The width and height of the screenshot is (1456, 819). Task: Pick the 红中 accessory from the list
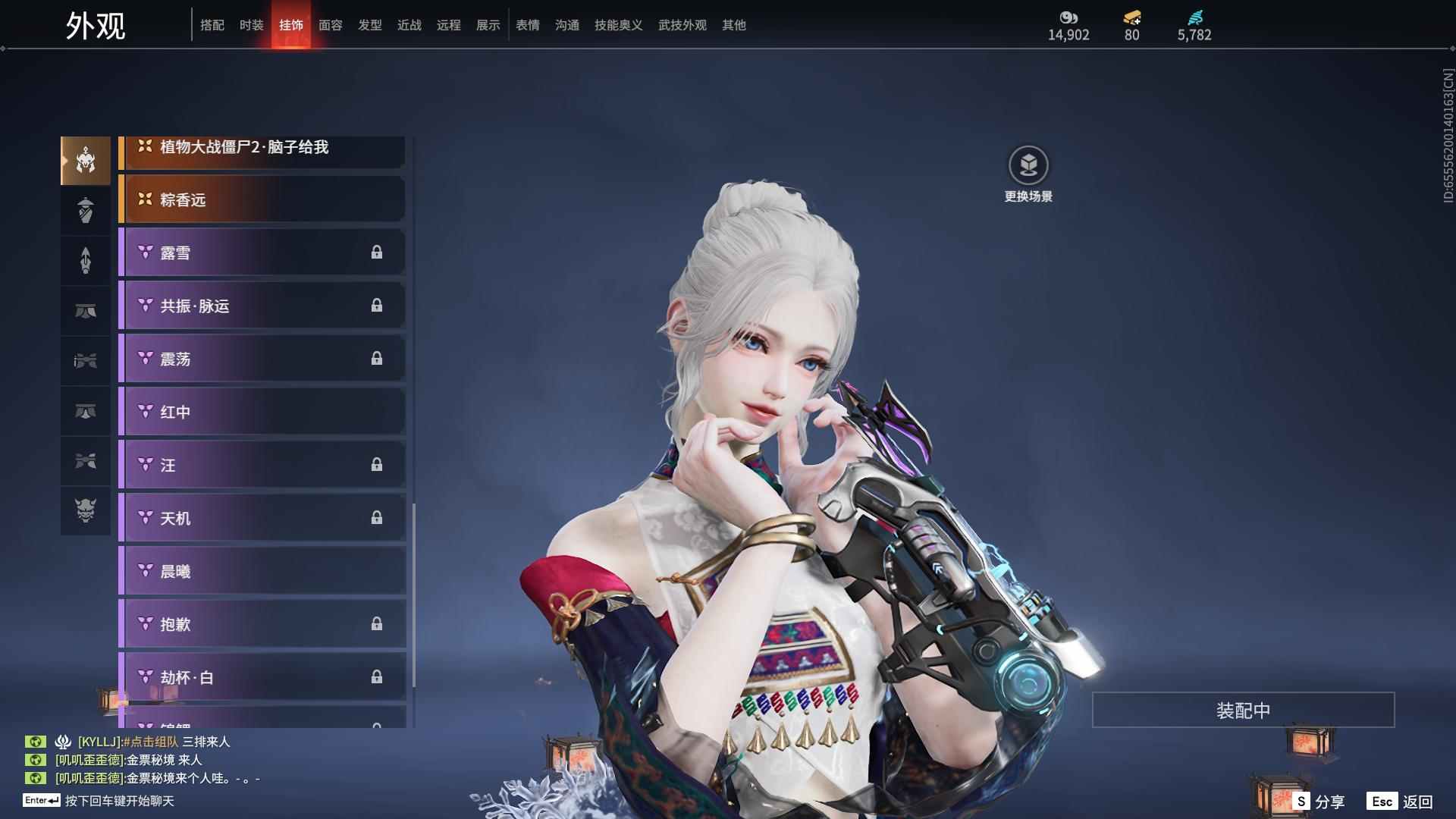click(x=262, y=412)
